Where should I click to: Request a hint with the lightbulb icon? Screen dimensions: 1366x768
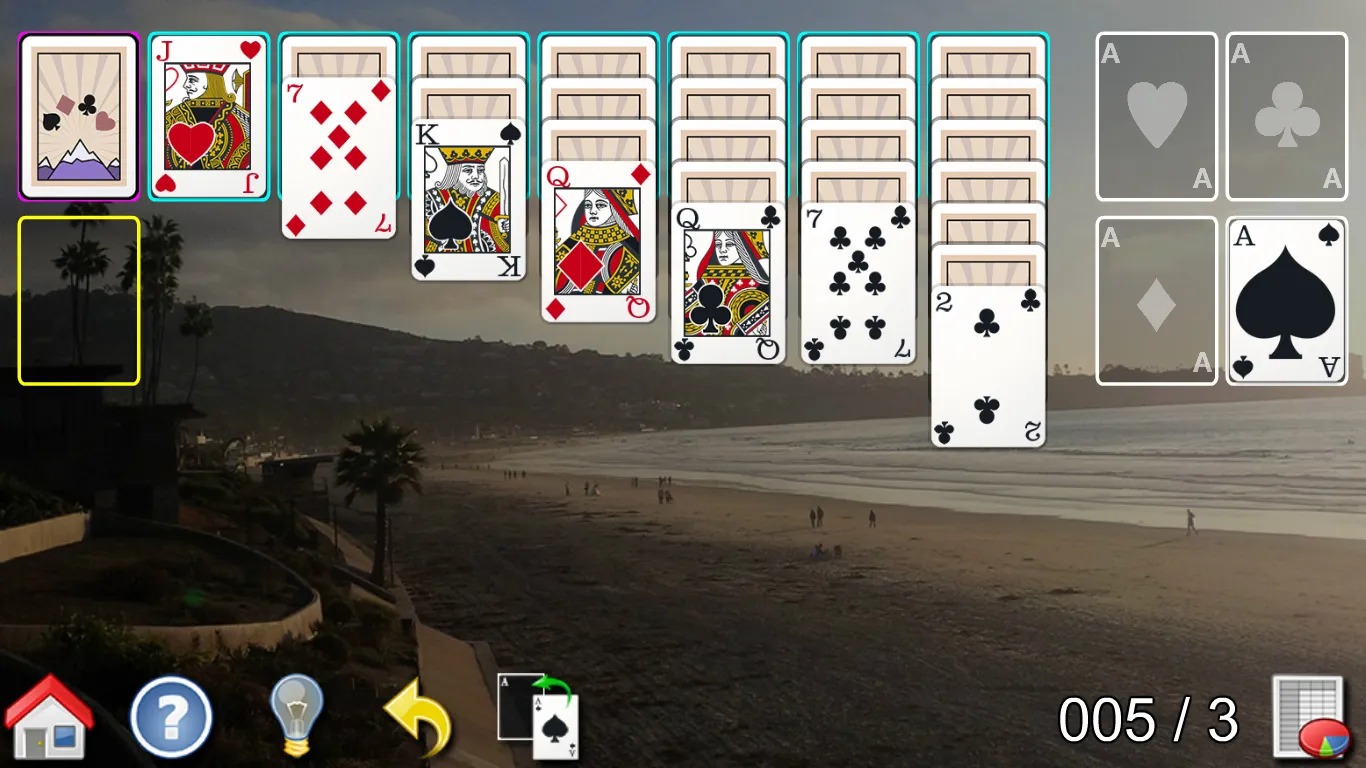[295, 716]
